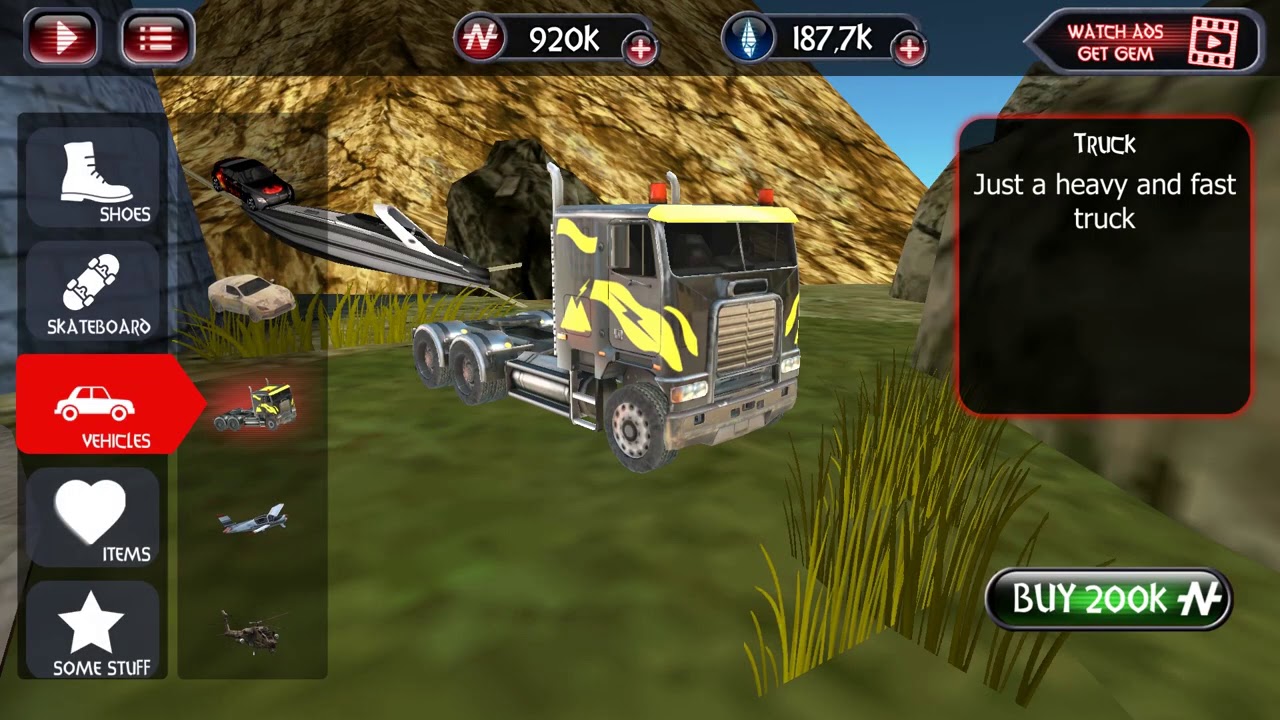Select the helicopter thumbnail
1280x720 pixels.
coord(251,631)
